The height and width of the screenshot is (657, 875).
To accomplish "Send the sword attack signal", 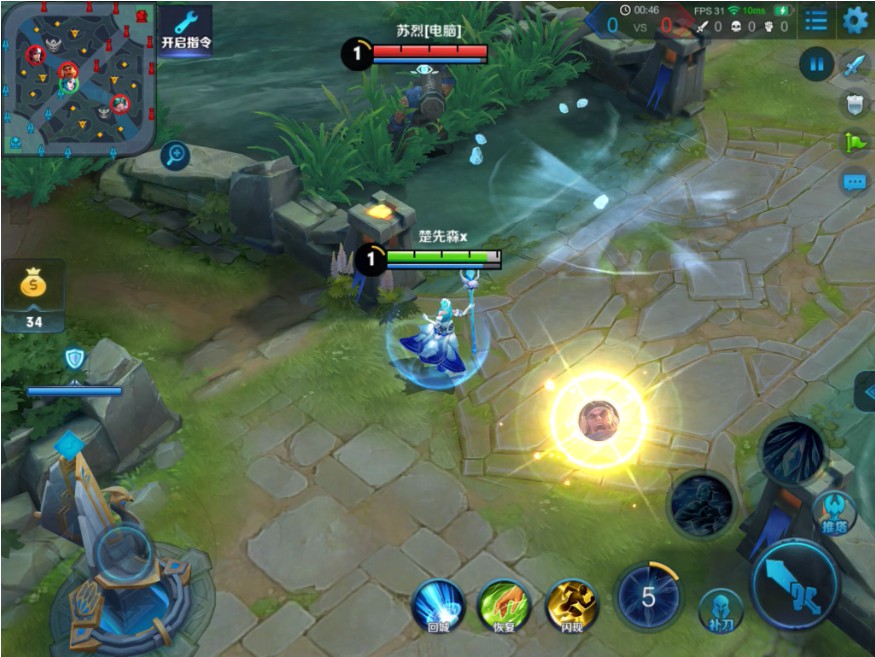I will pyautogui.click(x=854, y=66).
